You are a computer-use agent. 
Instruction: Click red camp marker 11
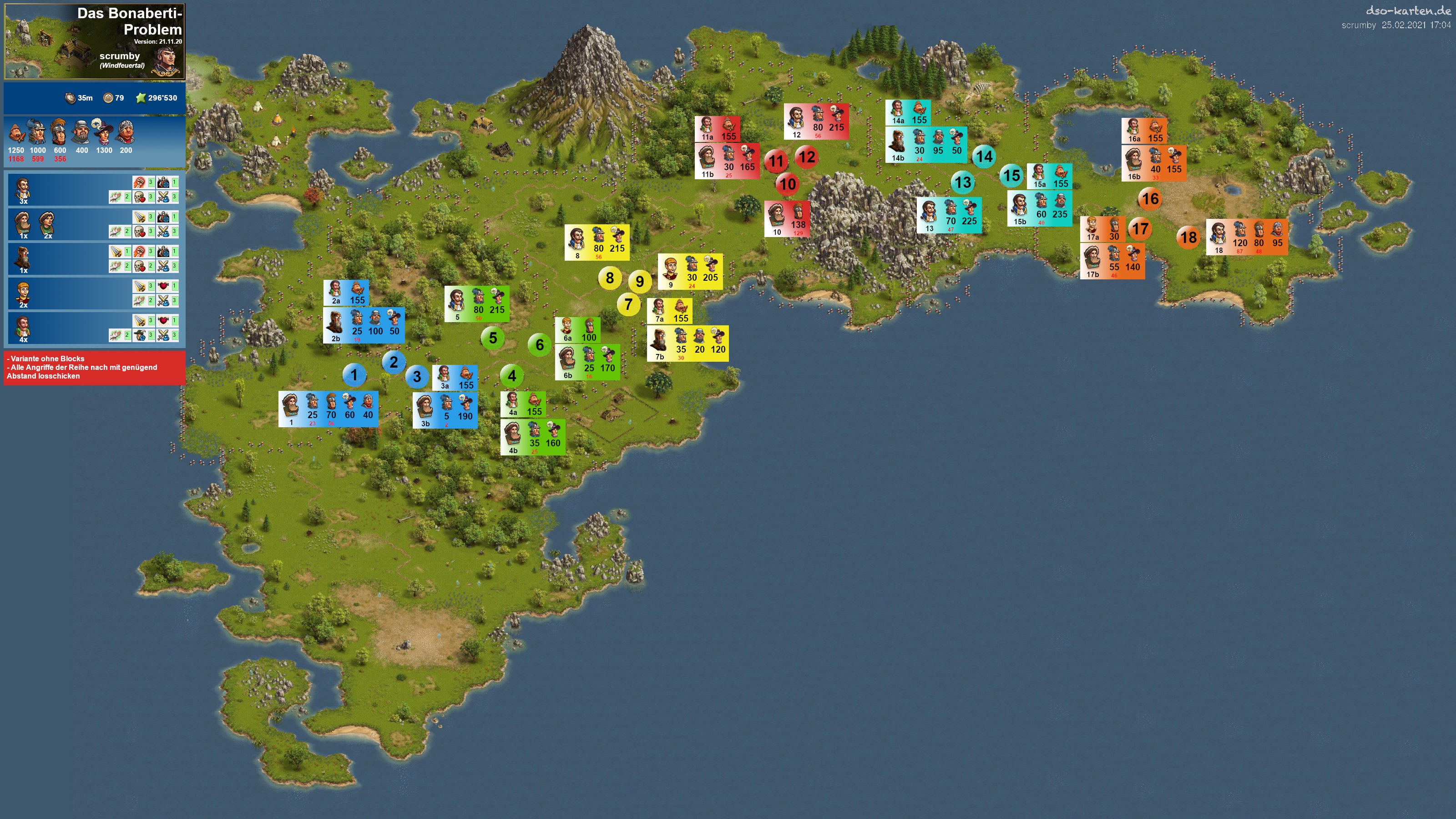[776, 161]
